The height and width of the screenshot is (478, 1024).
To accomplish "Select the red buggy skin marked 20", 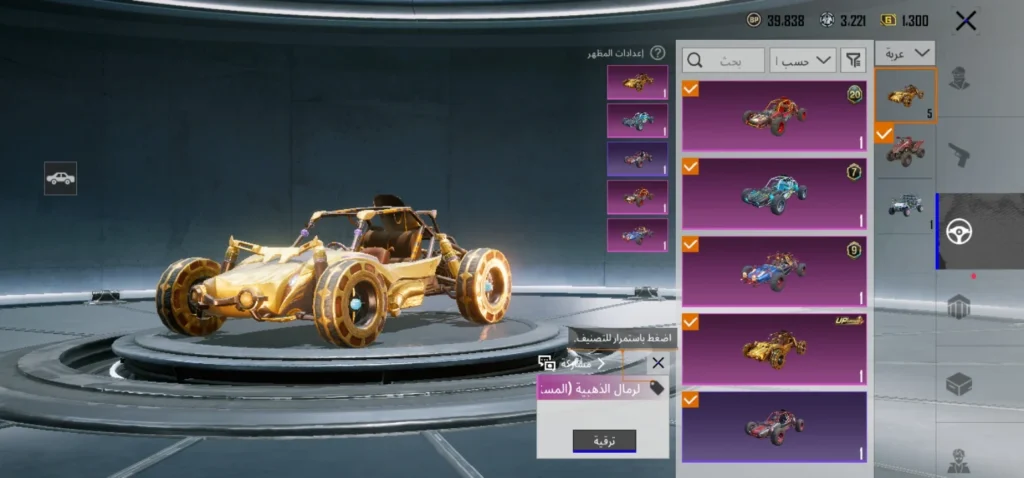I will coord(774,117).
